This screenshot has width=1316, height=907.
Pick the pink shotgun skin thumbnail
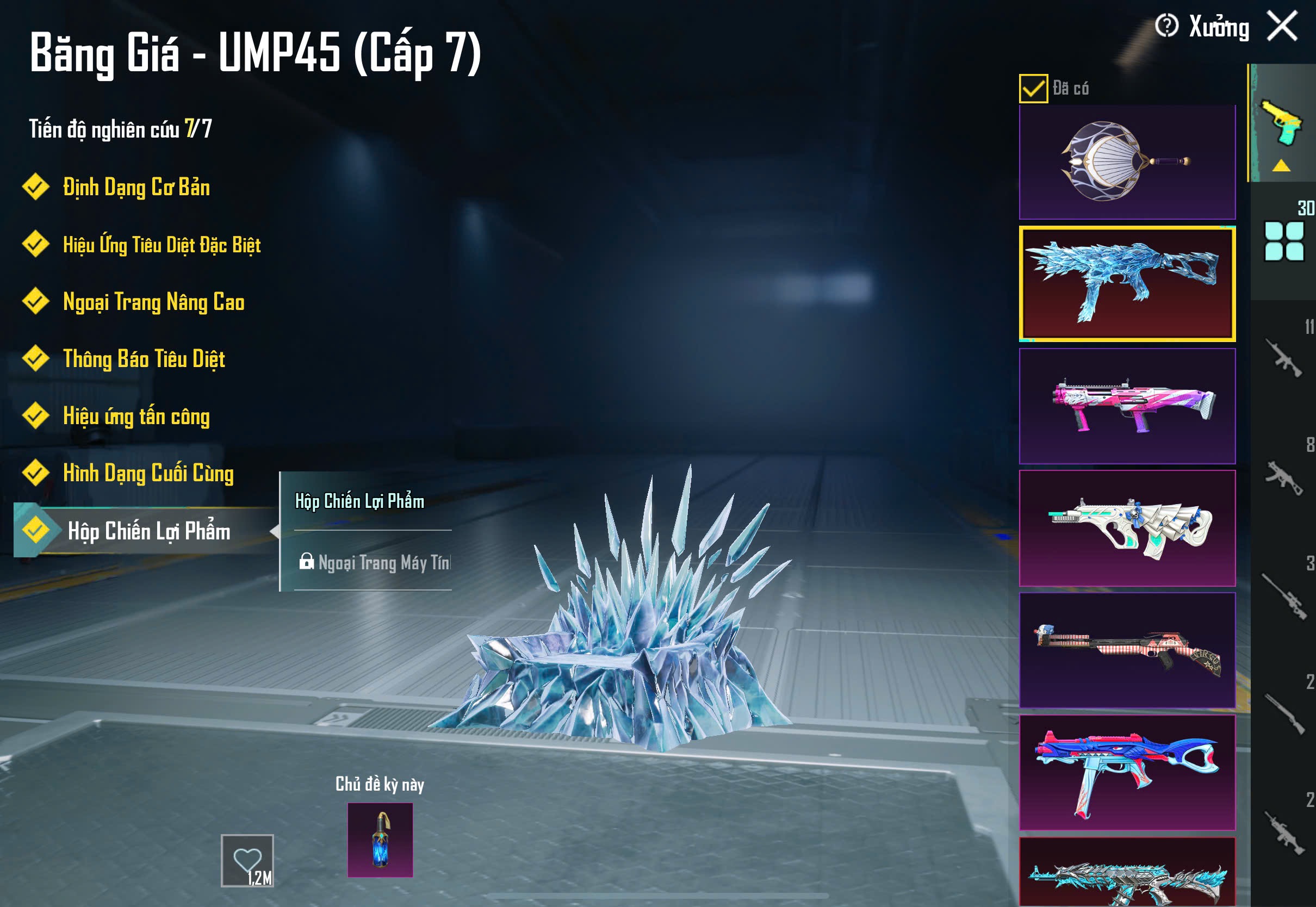[x=1127, y=406]
